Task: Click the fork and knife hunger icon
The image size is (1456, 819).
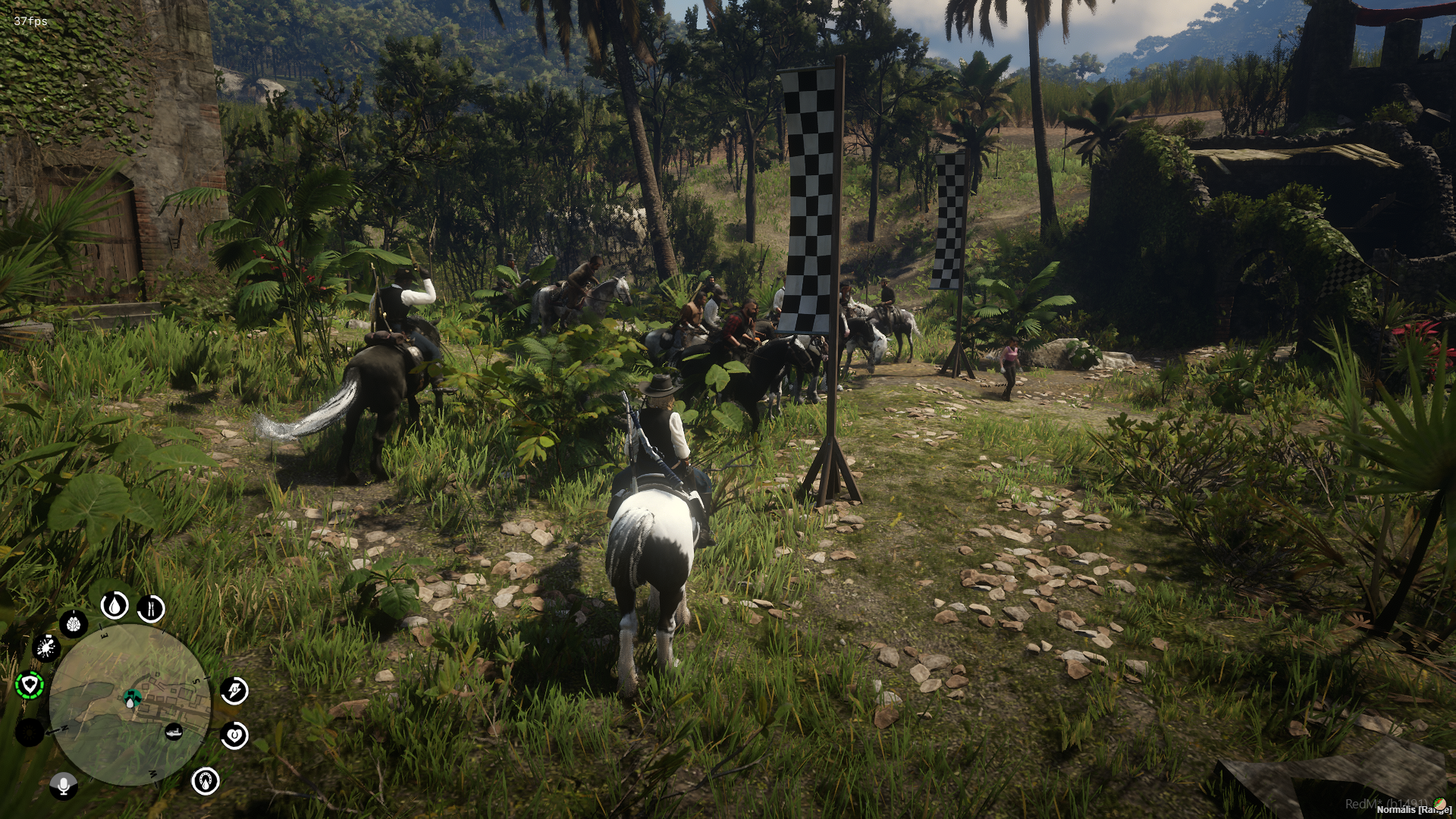Action: [x=151, y=608]
